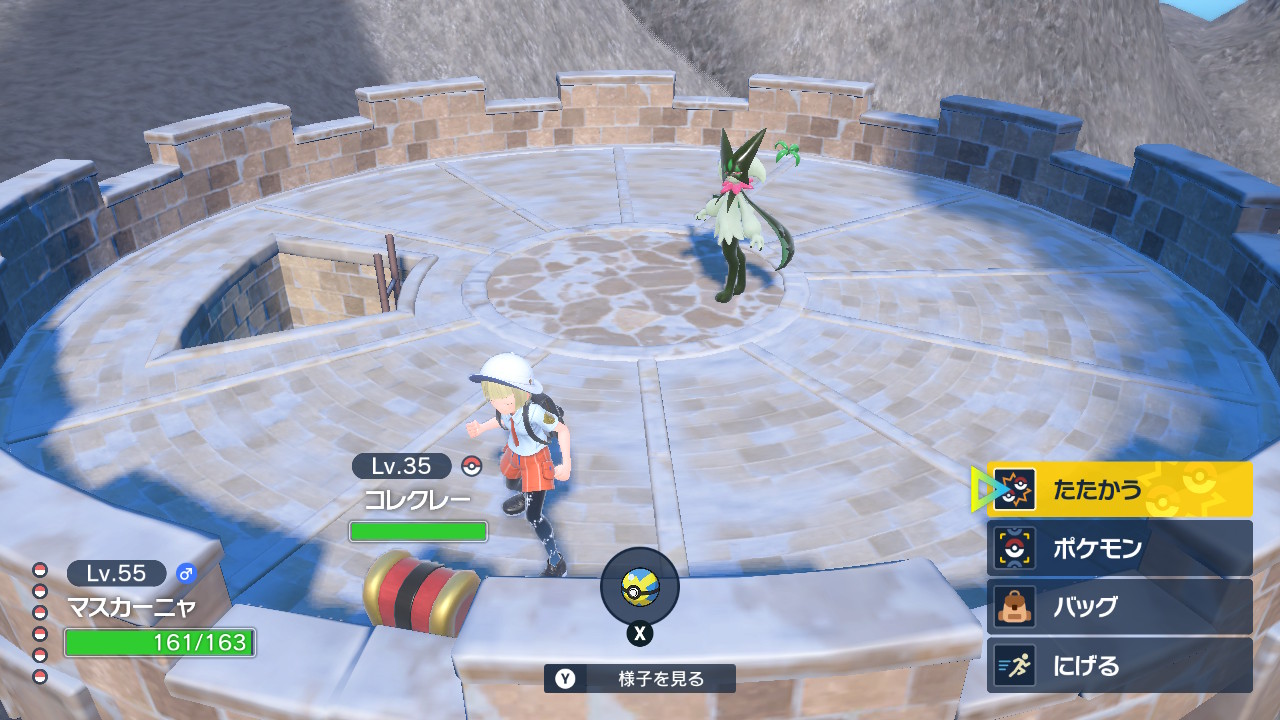Choose にげる to run away

coord(1119,666)
